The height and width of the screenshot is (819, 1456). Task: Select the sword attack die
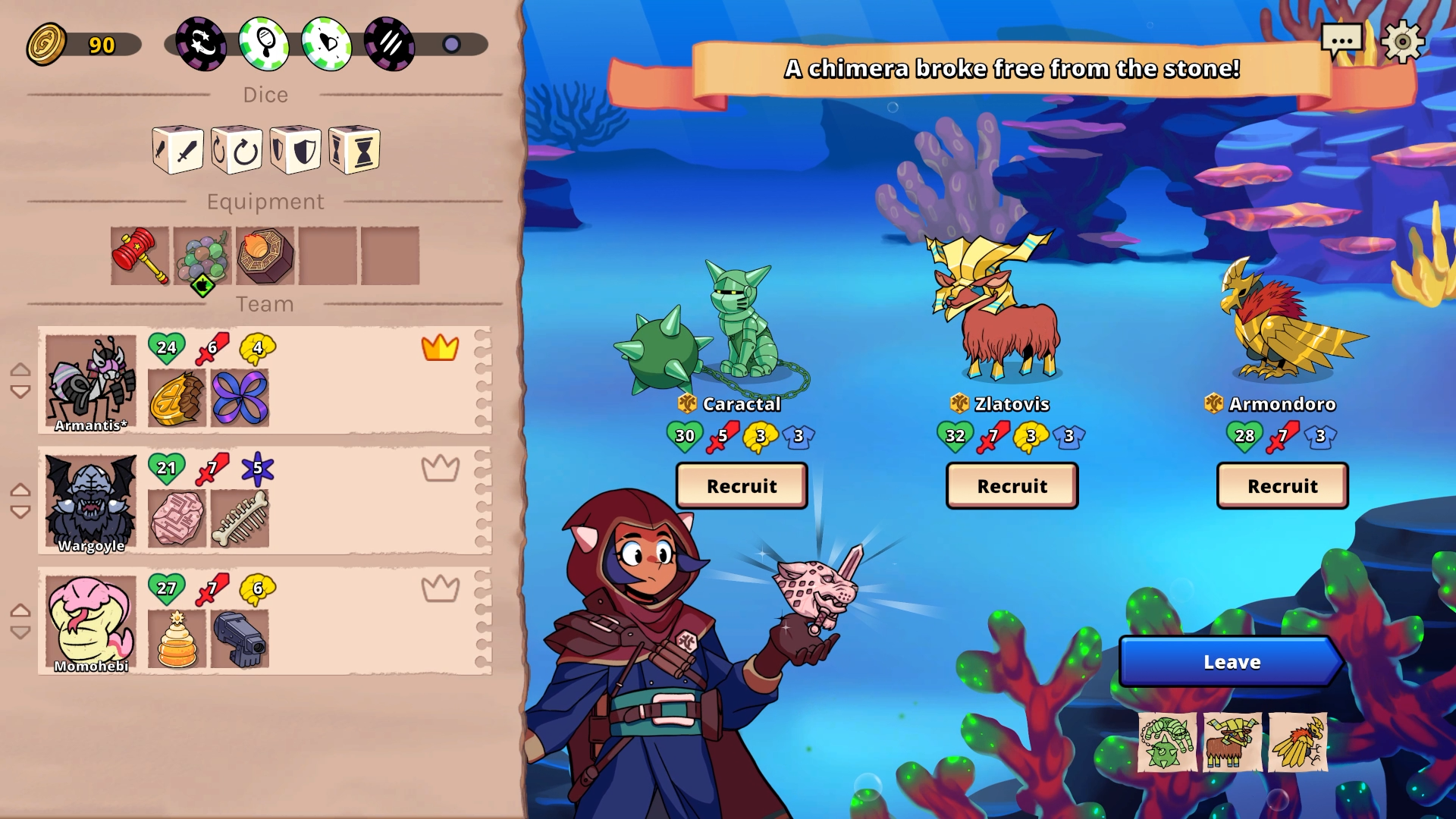coord(177,149)
